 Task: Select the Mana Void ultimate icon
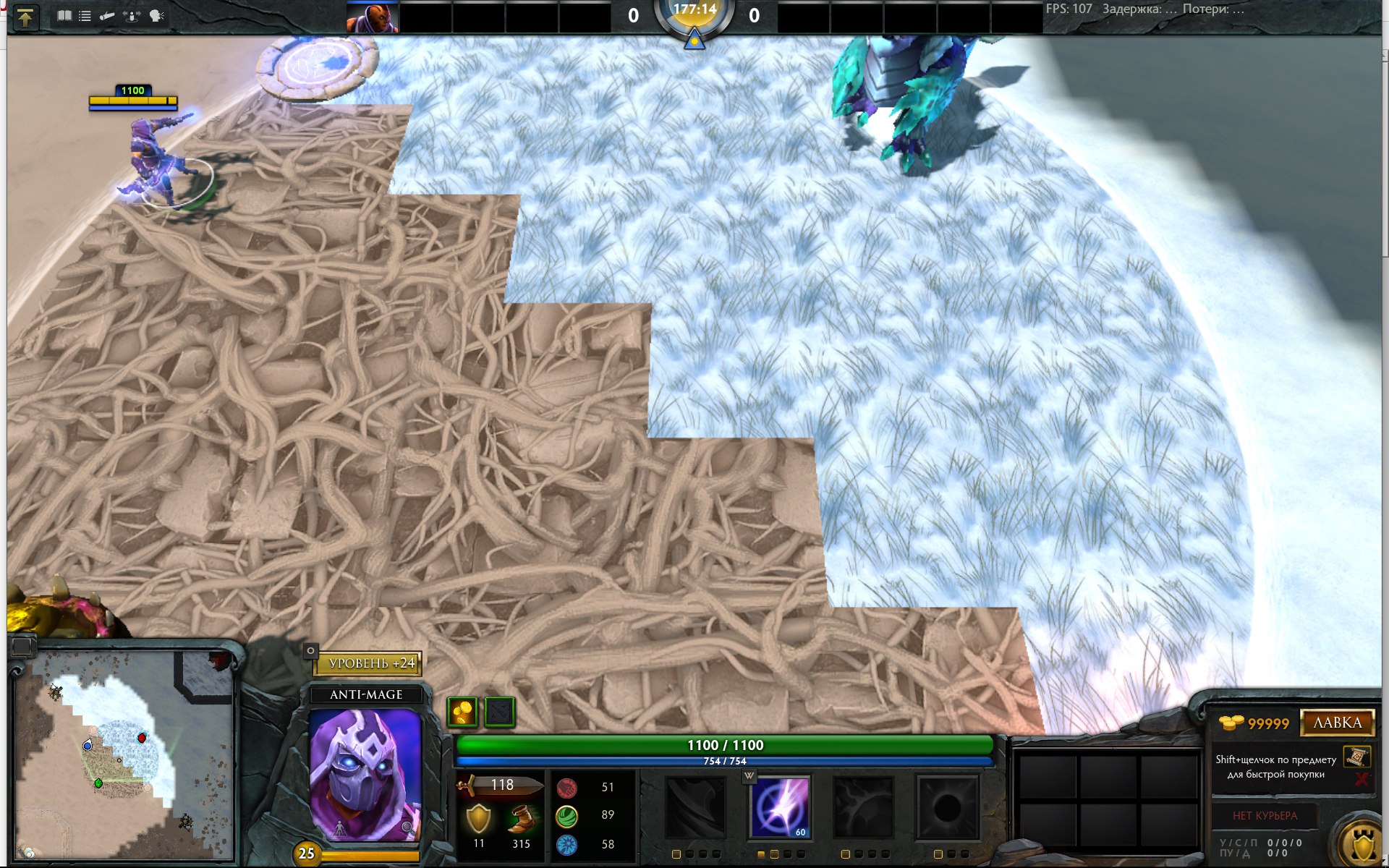(947, 807)
